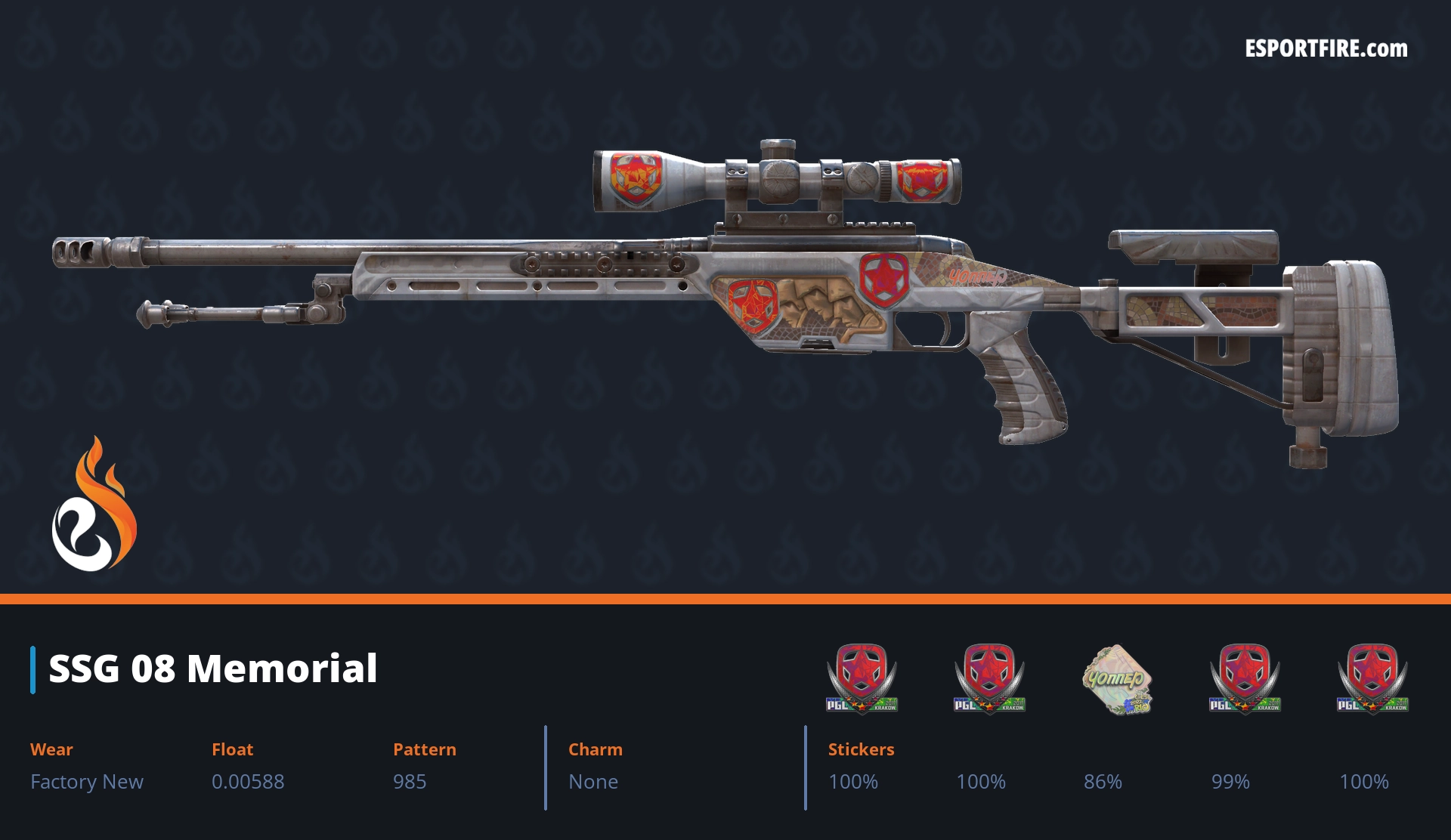This screenshot has height=840, width=1451.
Task: Click the orange flame logo
Action: pos(94,505)
